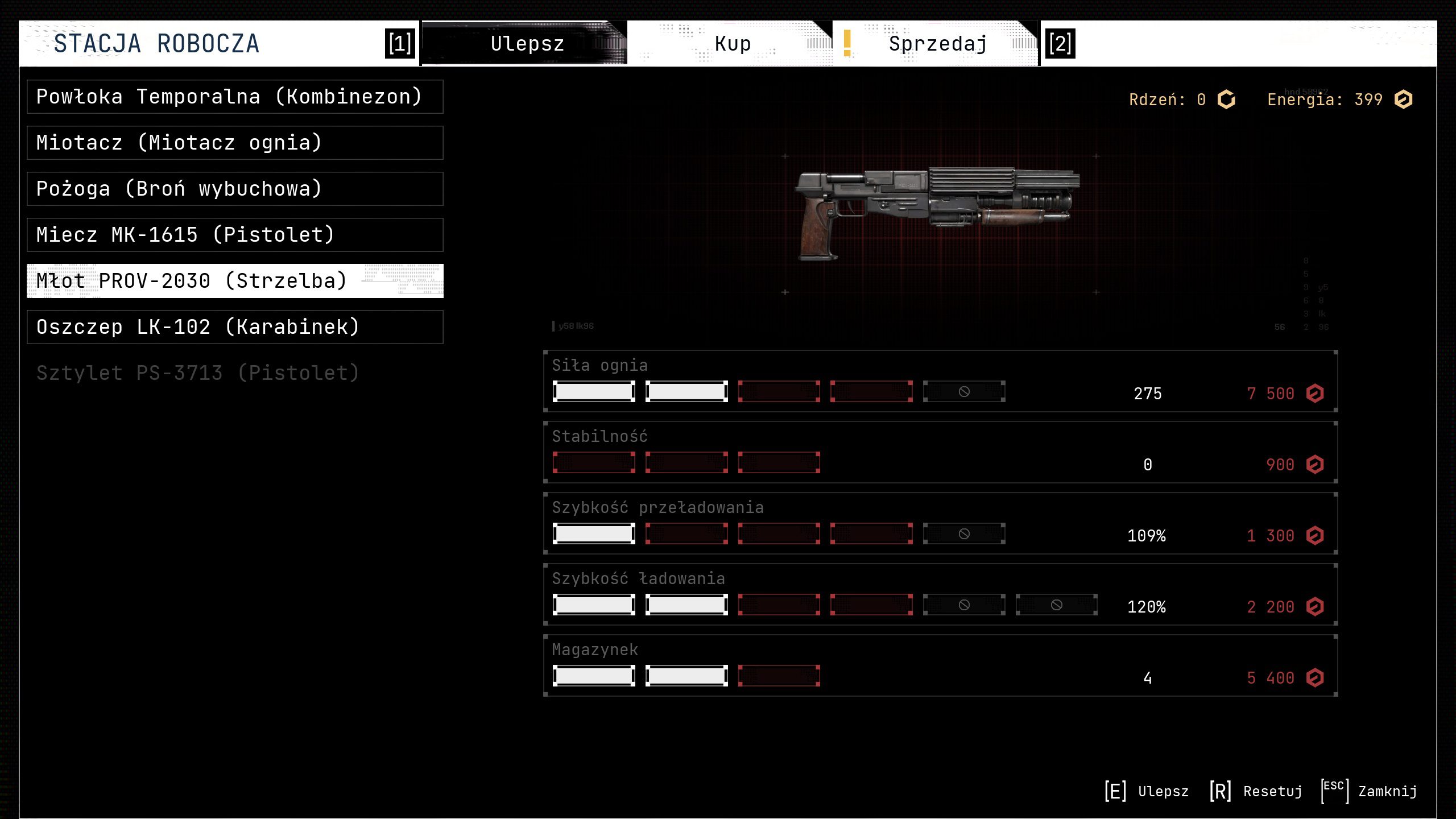Select Powłoka Temporalna (Kombinezon)
The height and width of the screenshot is (819, 1456).
tap(234, 97)
